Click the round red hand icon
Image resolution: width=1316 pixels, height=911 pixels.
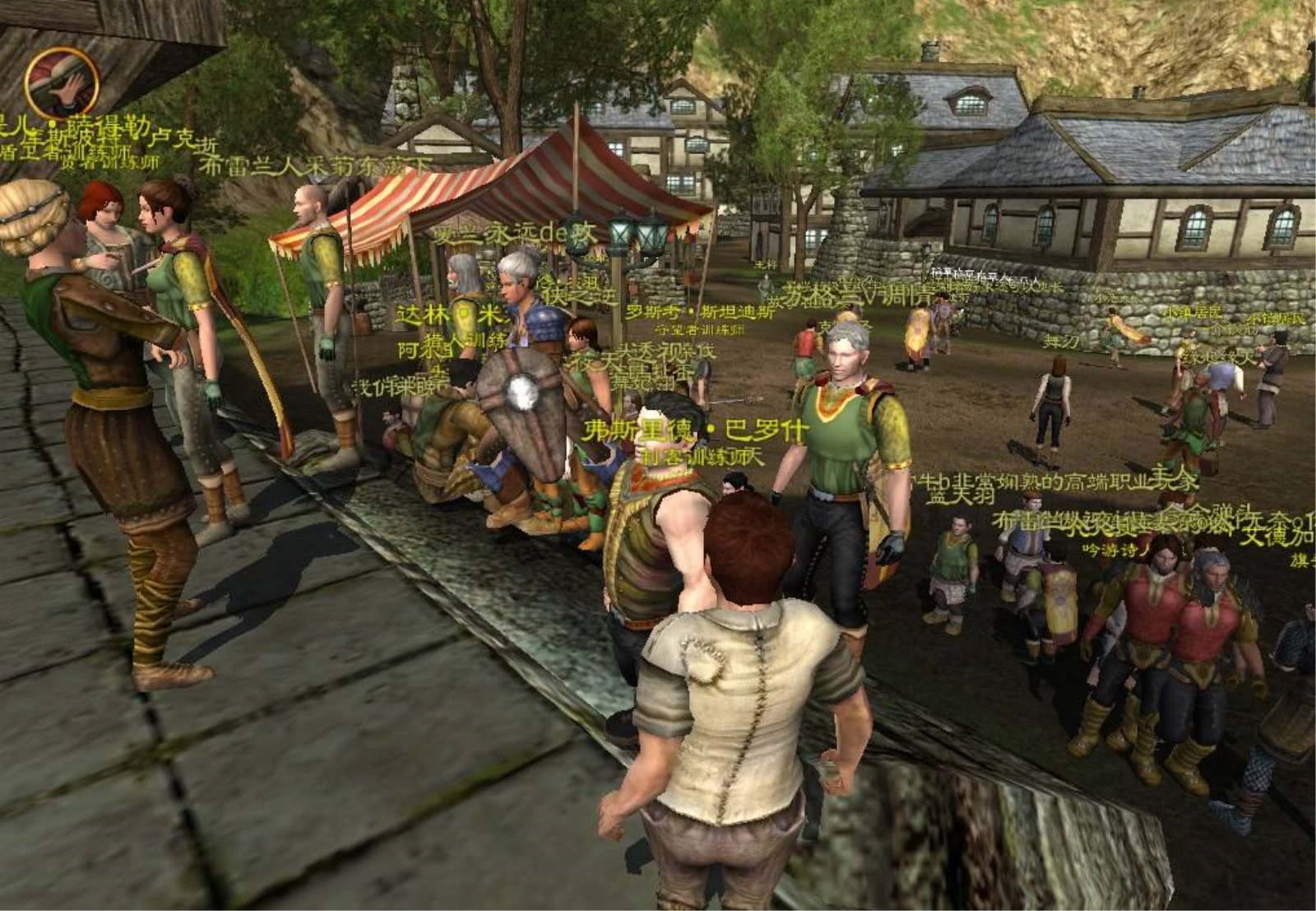click(62, 83)
